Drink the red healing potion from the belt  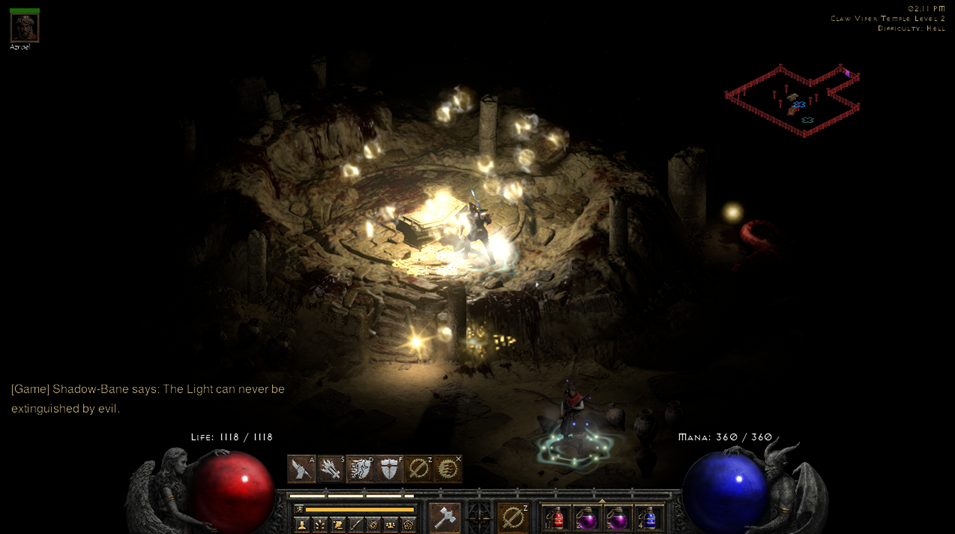pos(556,518)
